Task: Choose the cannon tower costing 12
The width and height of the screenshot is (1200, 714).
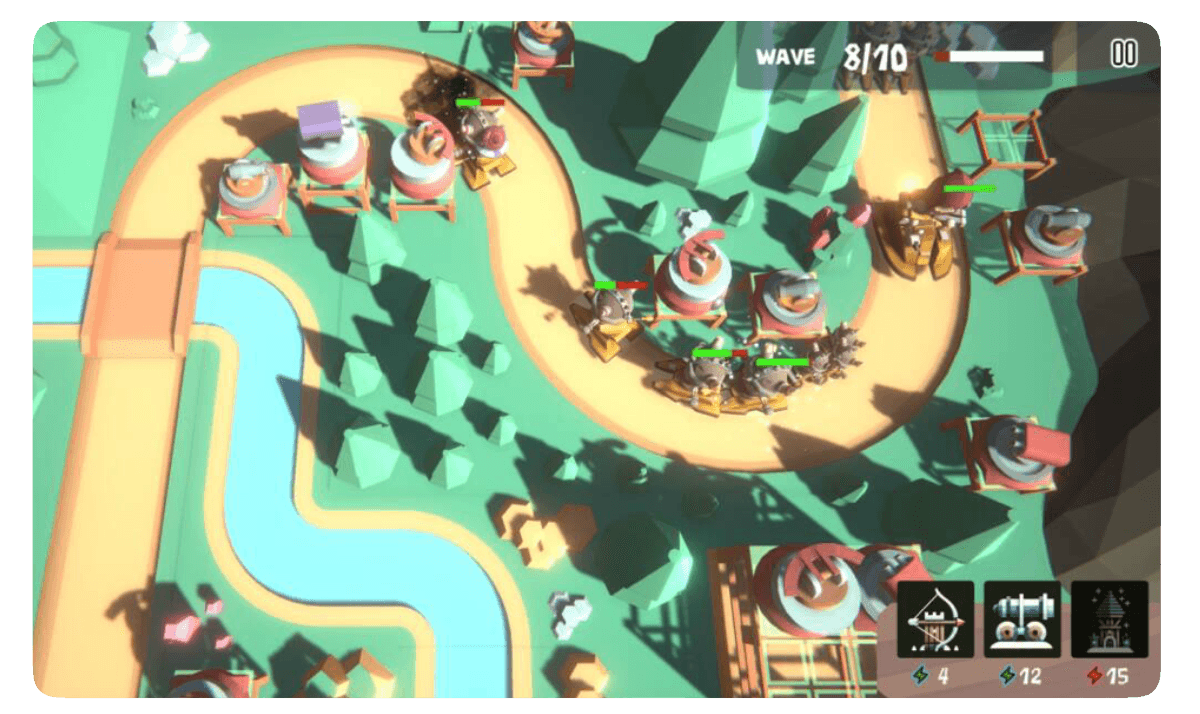Action: [1022, 620]
